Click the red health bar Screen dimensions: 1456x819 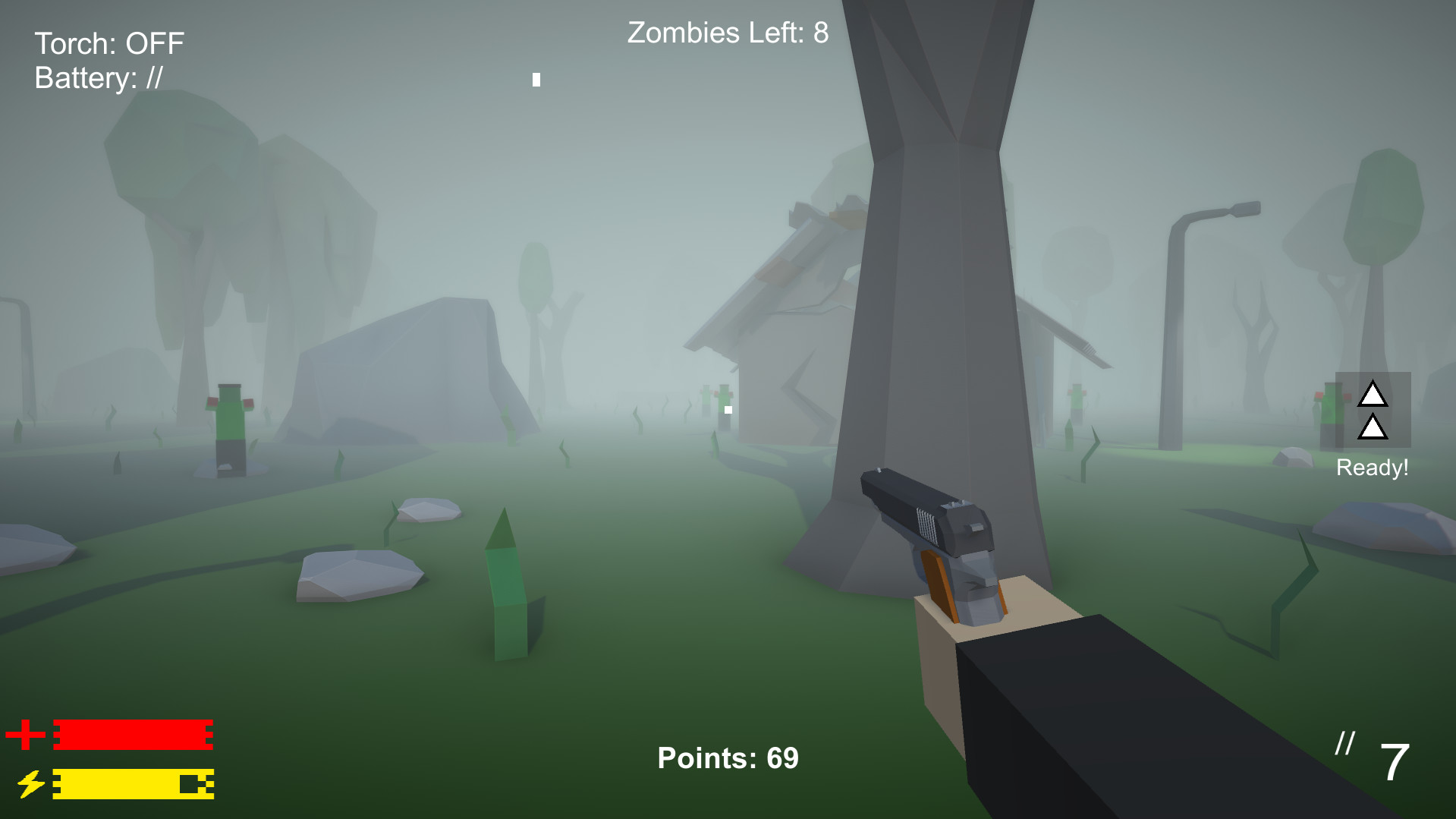tap(133, 734)
